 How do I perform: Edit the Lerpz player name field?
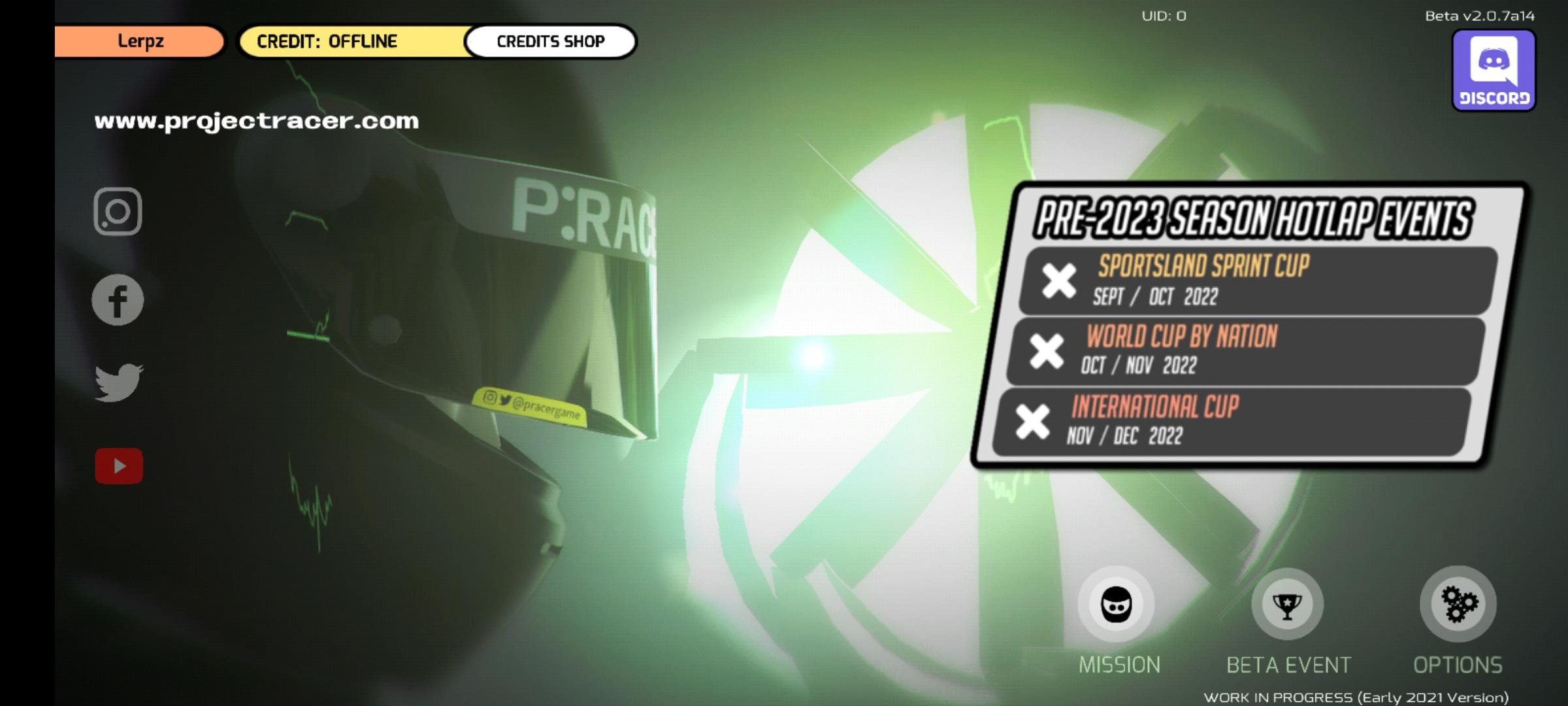[139, 41]
